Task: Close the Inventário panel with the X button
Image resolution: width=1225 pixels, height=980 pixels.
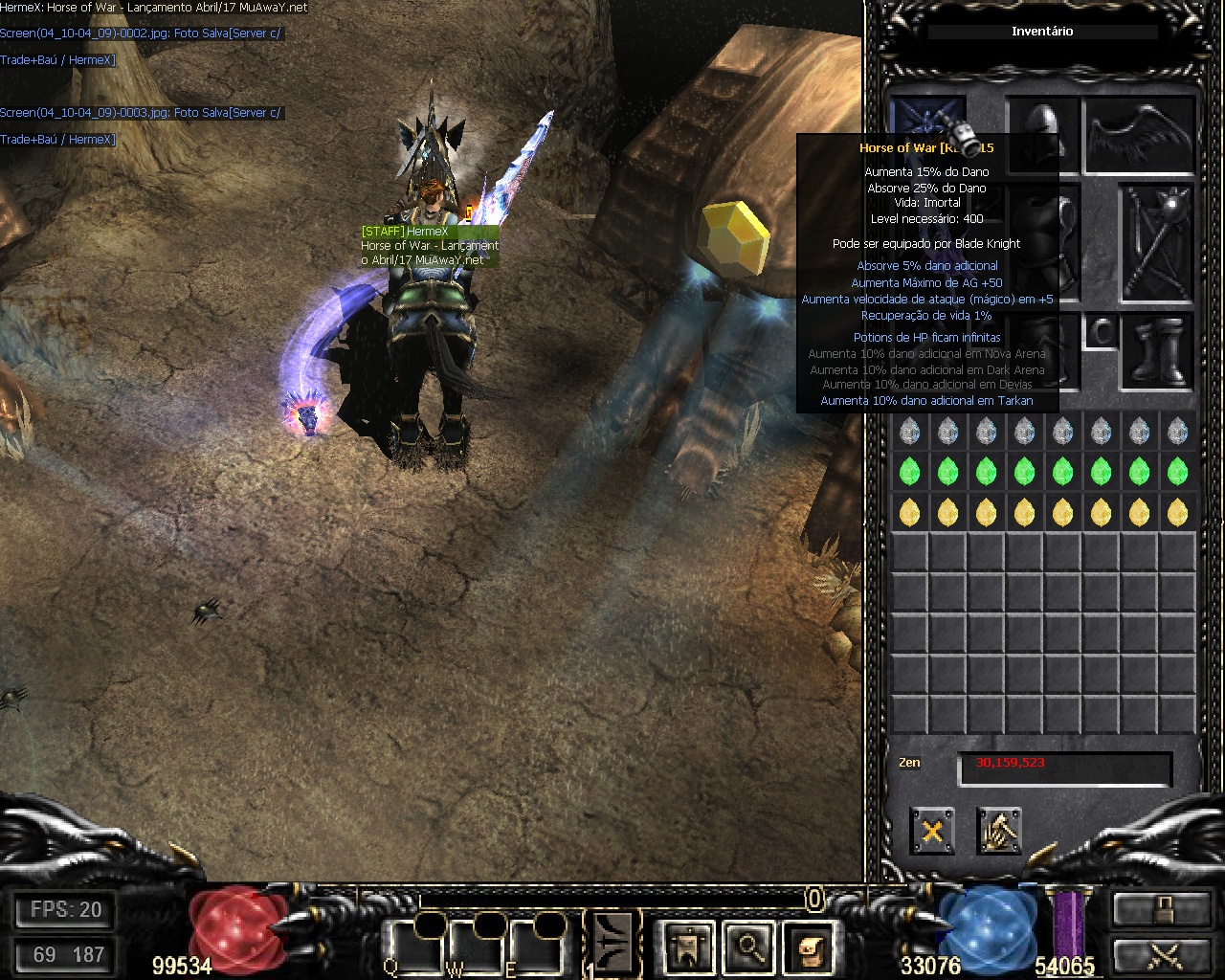Action: pos(931,831)
